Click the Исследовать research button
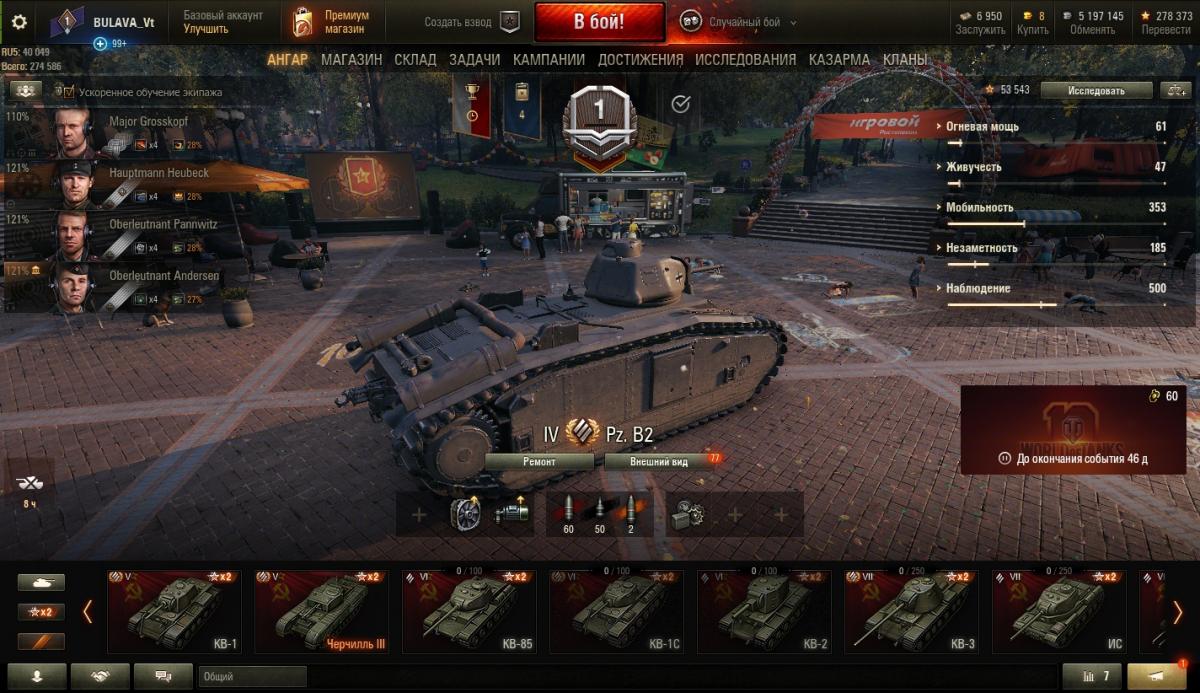The height and width of the screenshot is (693, 1200). tap(1095, 90)
